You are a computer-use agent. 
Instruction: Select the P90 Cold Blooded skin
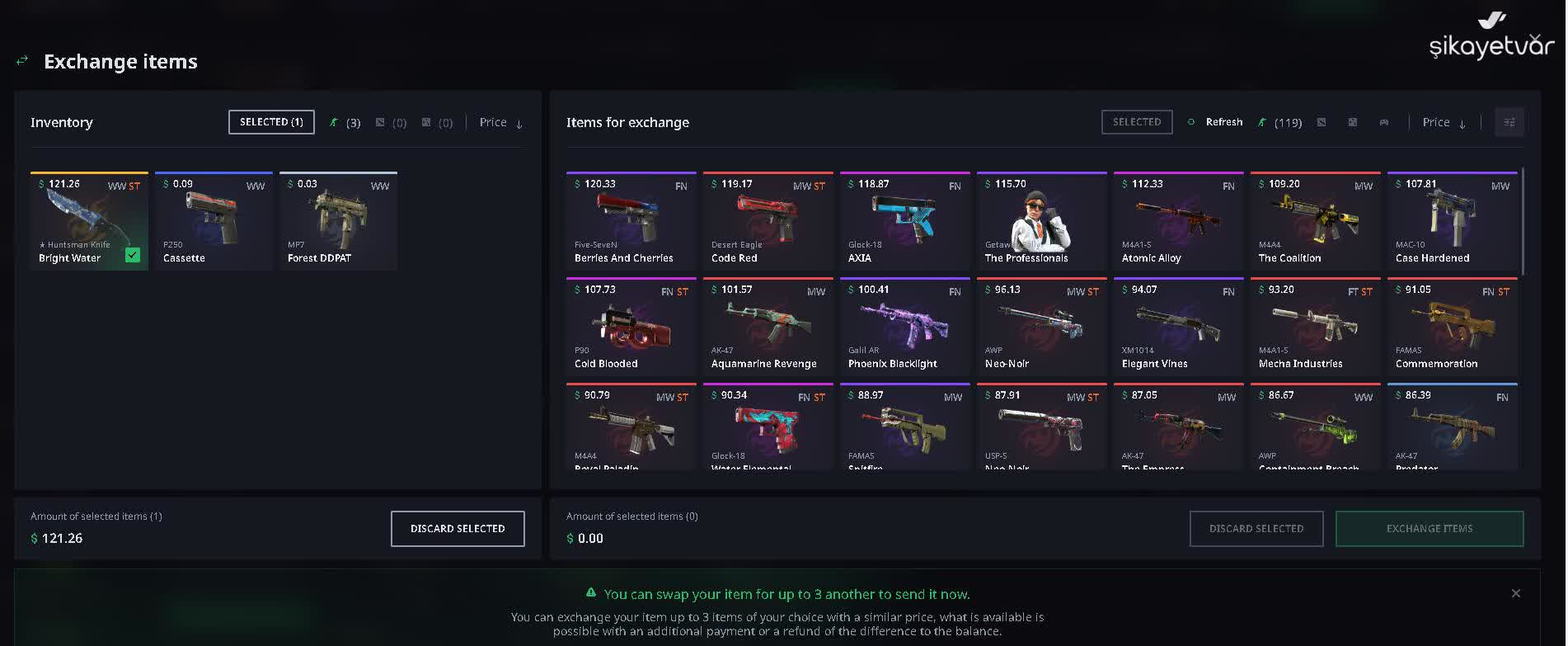(631, 327)
